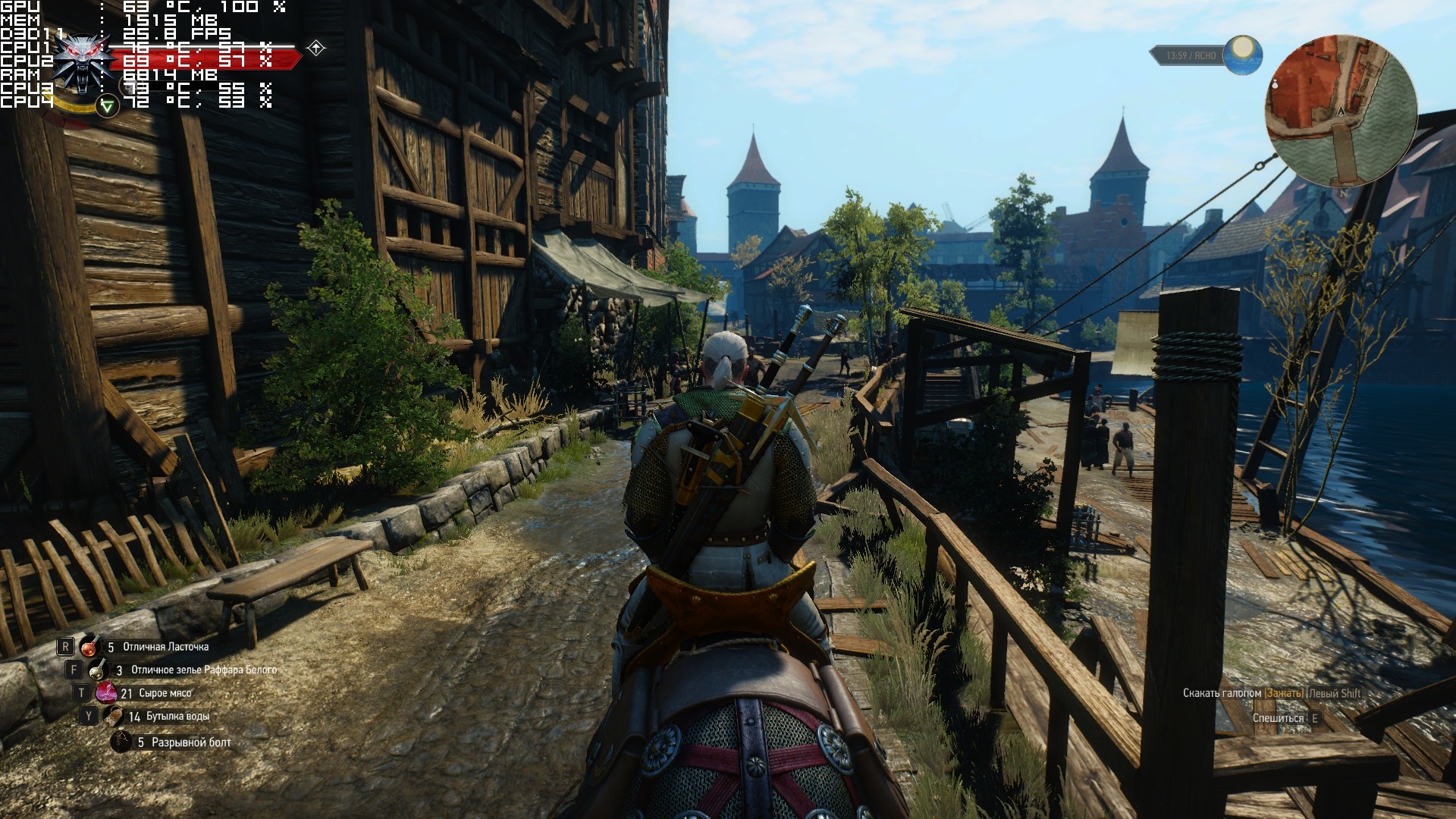Select the Отличная Ласточка potion slot

tap(91, 647)
